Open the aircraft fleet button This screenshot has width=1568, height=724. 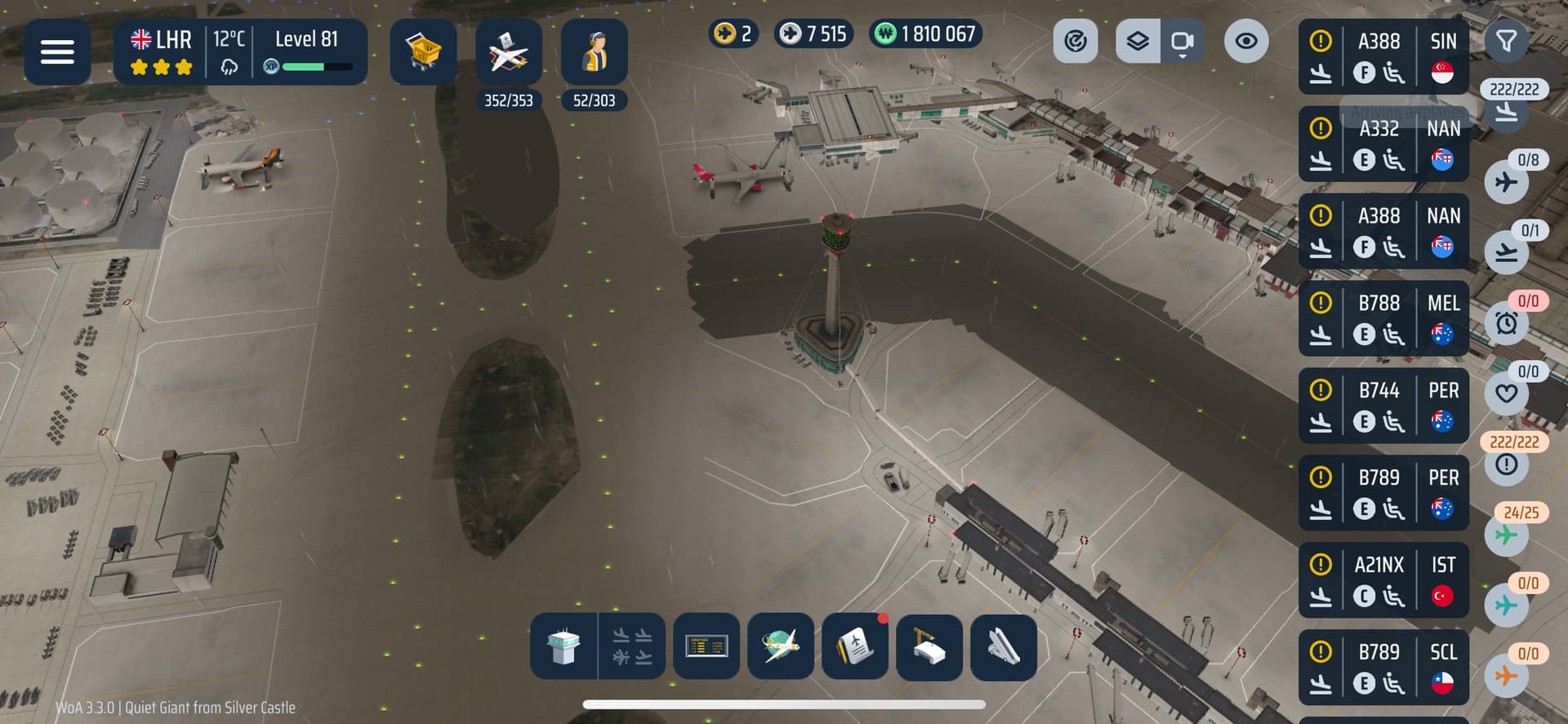click(x=508, y=52)
